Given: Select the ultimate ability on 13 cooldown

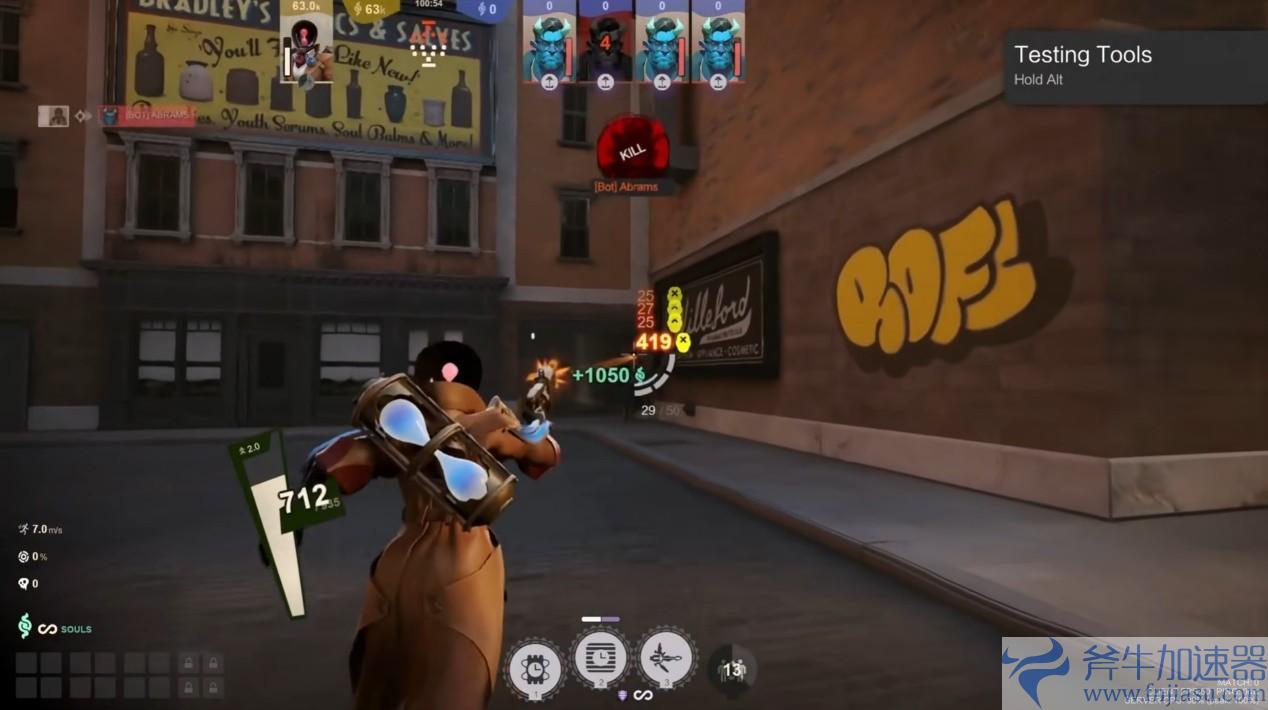Looking at the screenshot, I should pyautogui.click(x=733, y=669).
